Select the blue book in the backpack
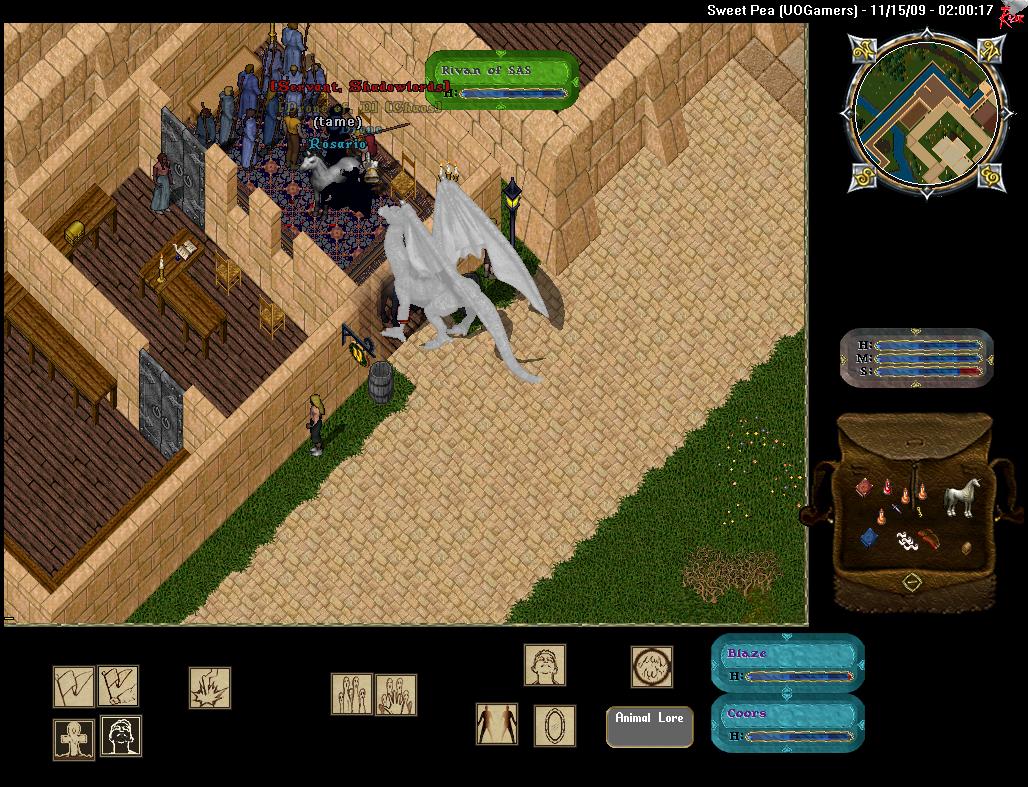 pos(869,538)
